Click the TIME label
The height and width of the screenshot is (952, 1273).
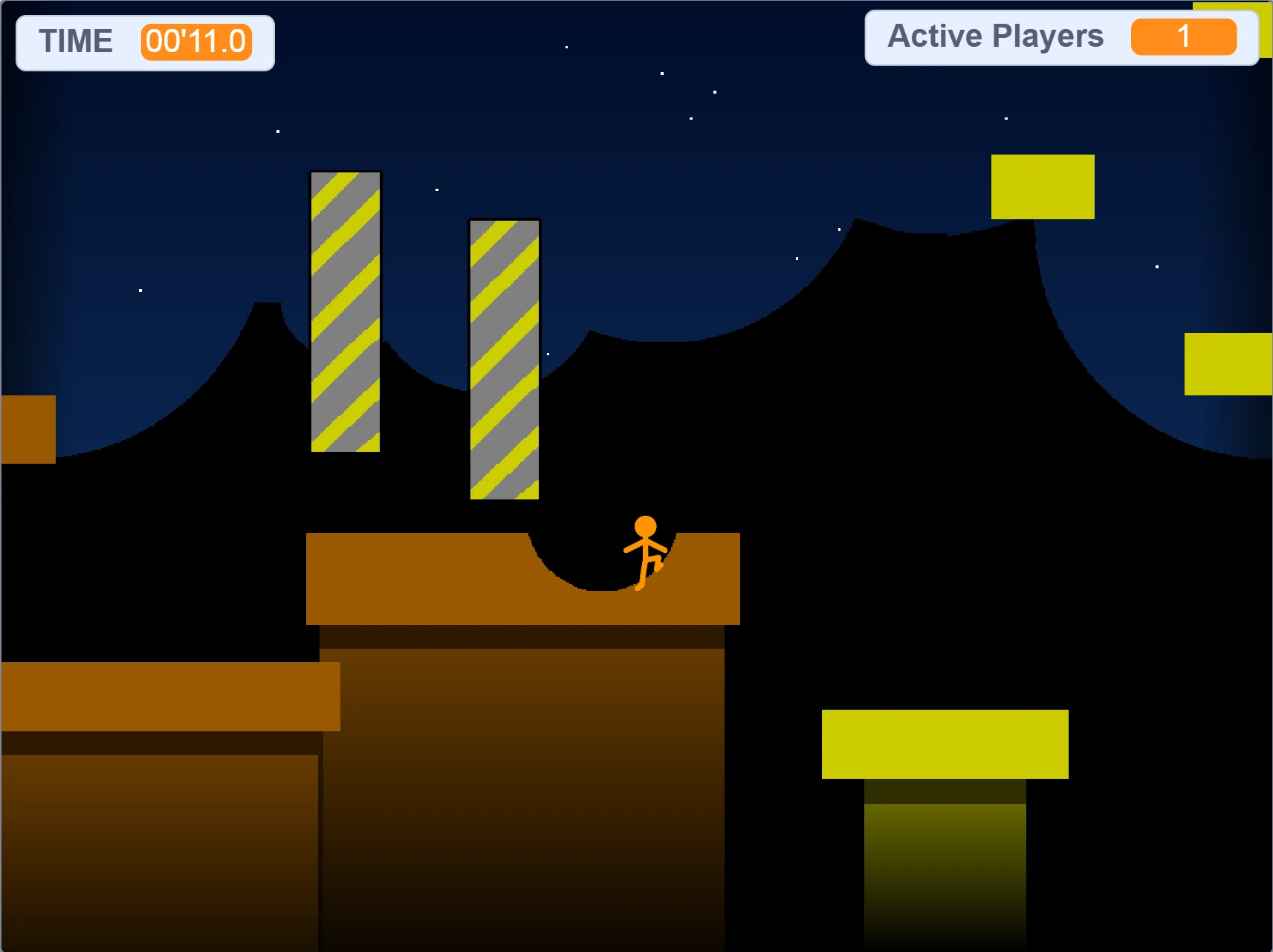pyautogui.click(x=77, y=41)
